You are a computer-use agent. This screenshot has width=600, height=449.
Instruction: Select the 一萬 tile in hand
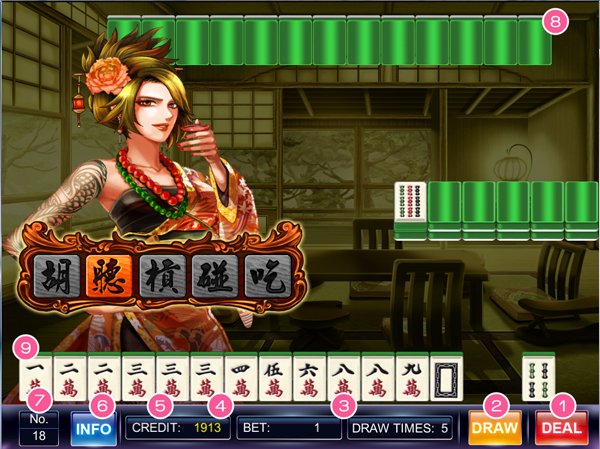34,378
